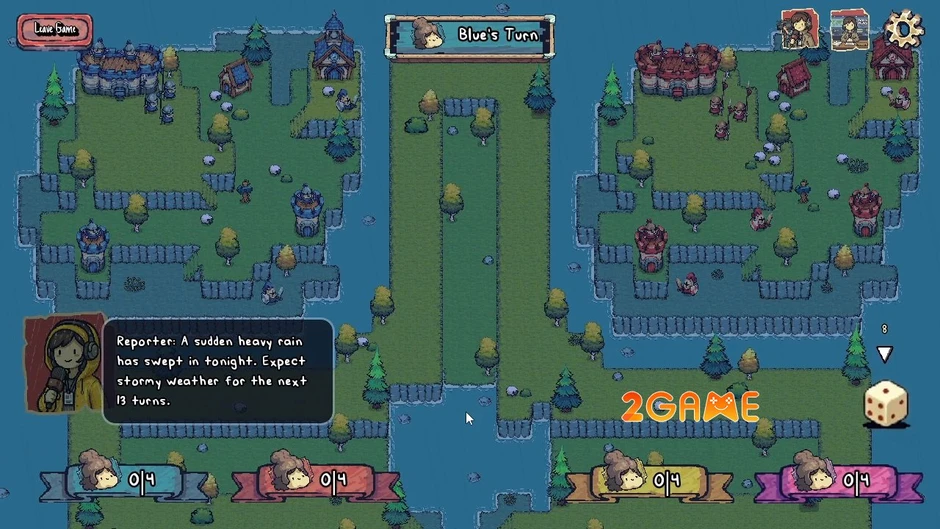Click the Blue's Turn banner

[x=470, y=36]
